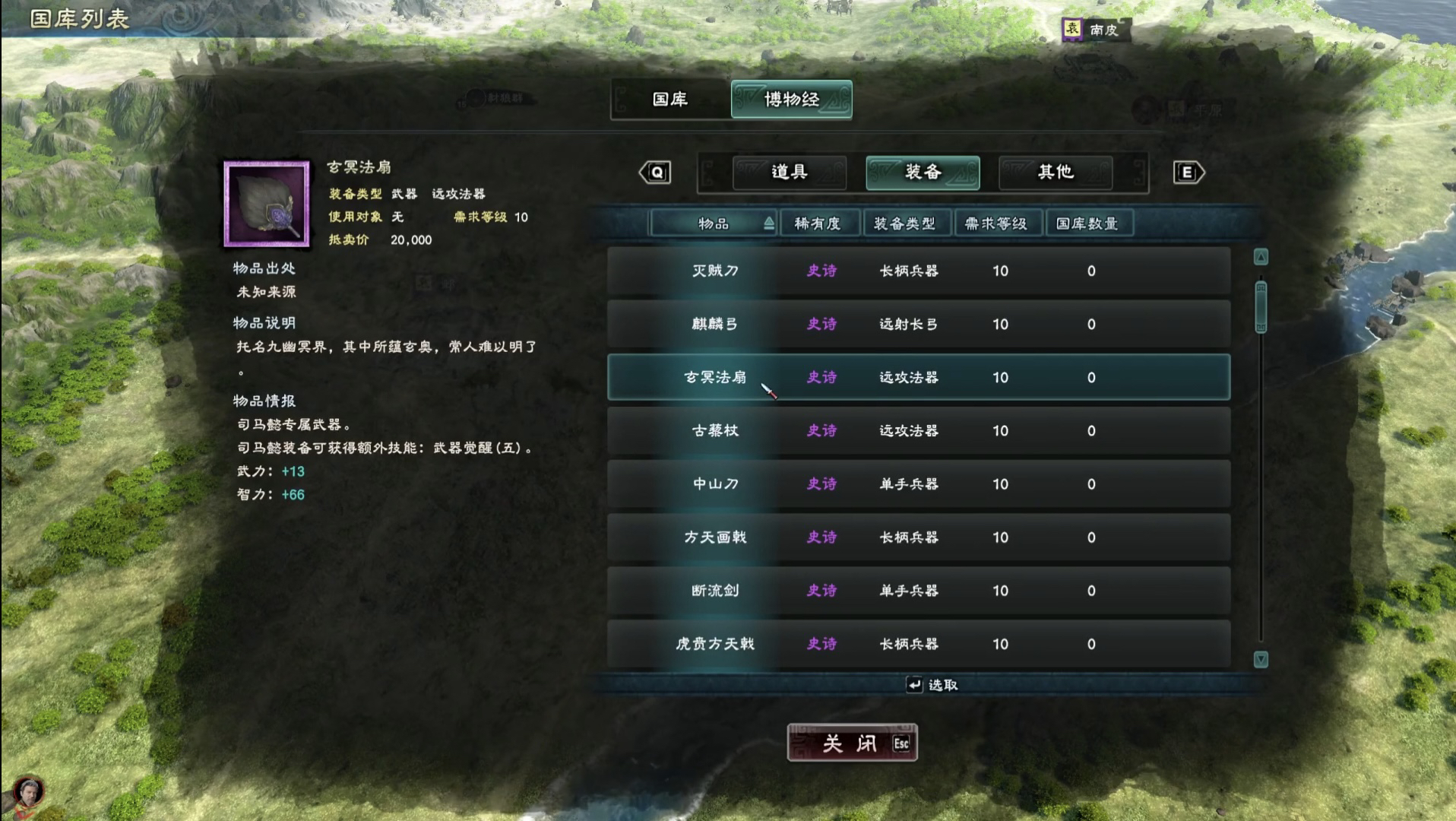Click the Q previous-category arrow icon

pyautogui.click(x=655, y=173)
